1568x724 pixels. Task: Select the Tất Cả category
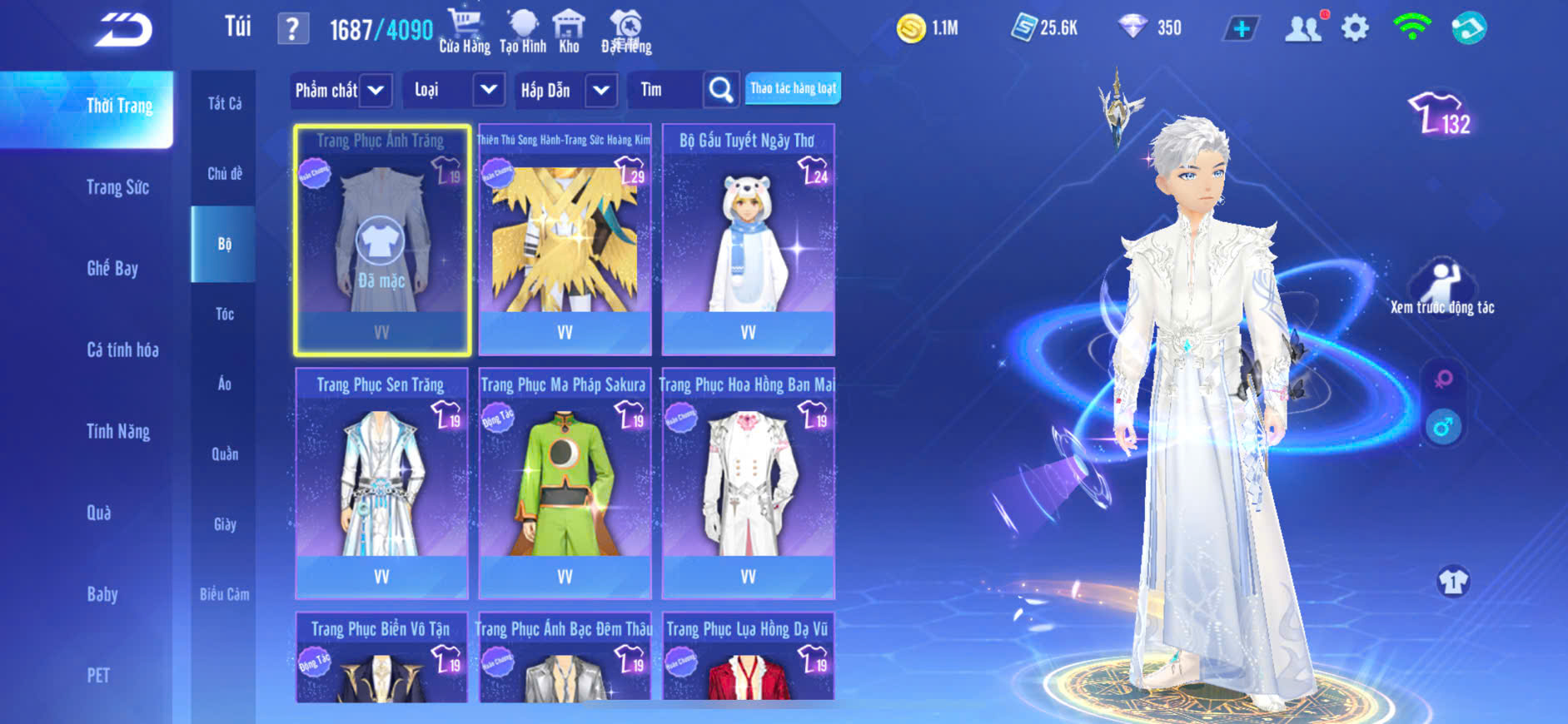[x=225, y=103]
